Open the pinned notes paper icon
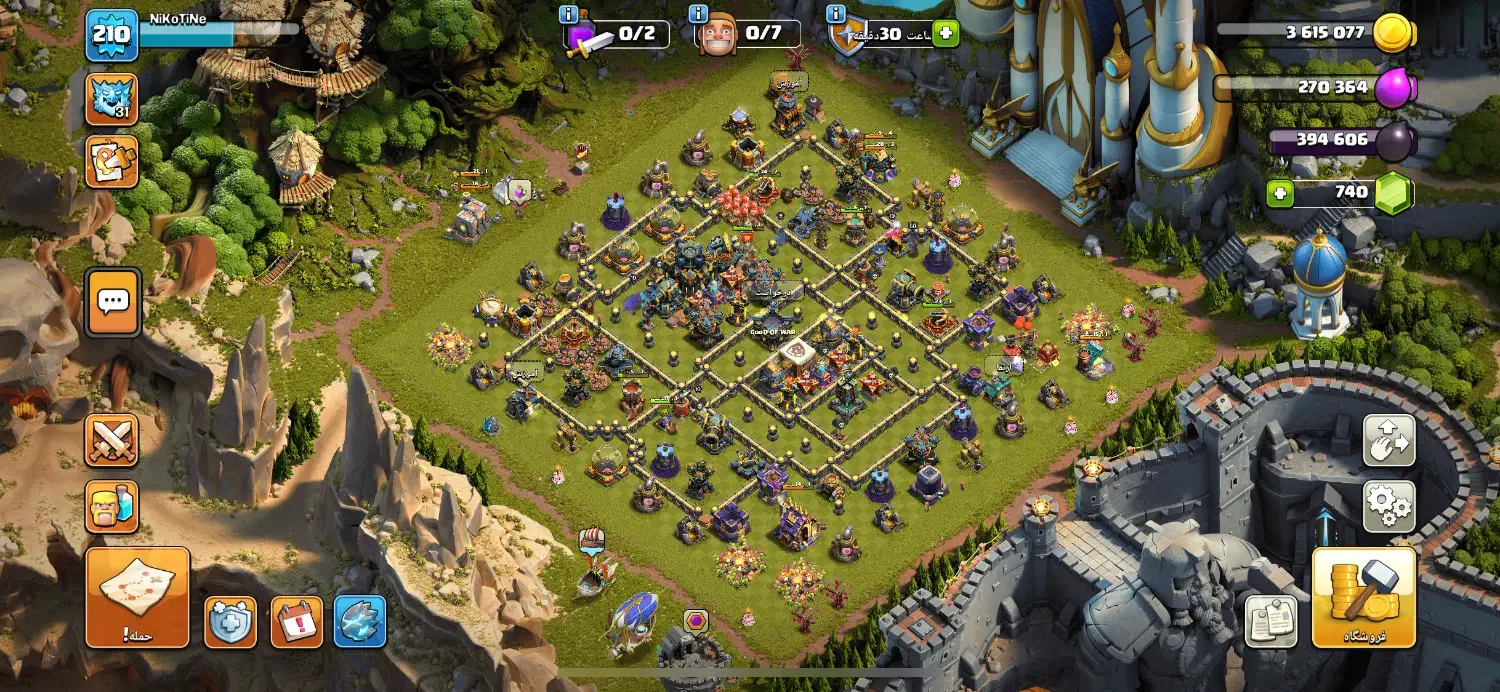 click(x=1271, y=621)
